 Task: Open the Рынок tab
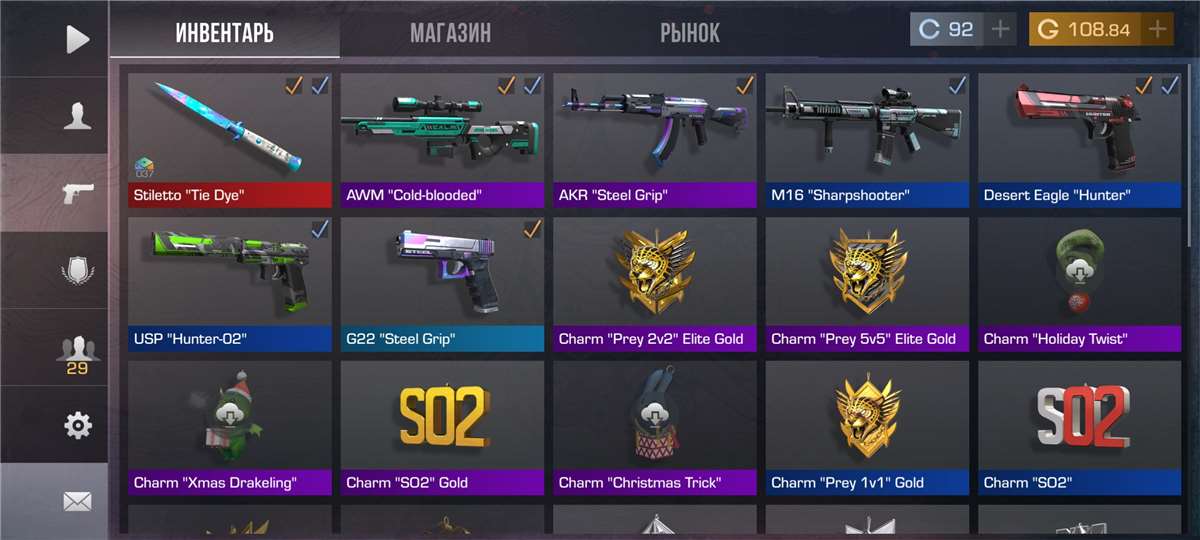point(689,32)
